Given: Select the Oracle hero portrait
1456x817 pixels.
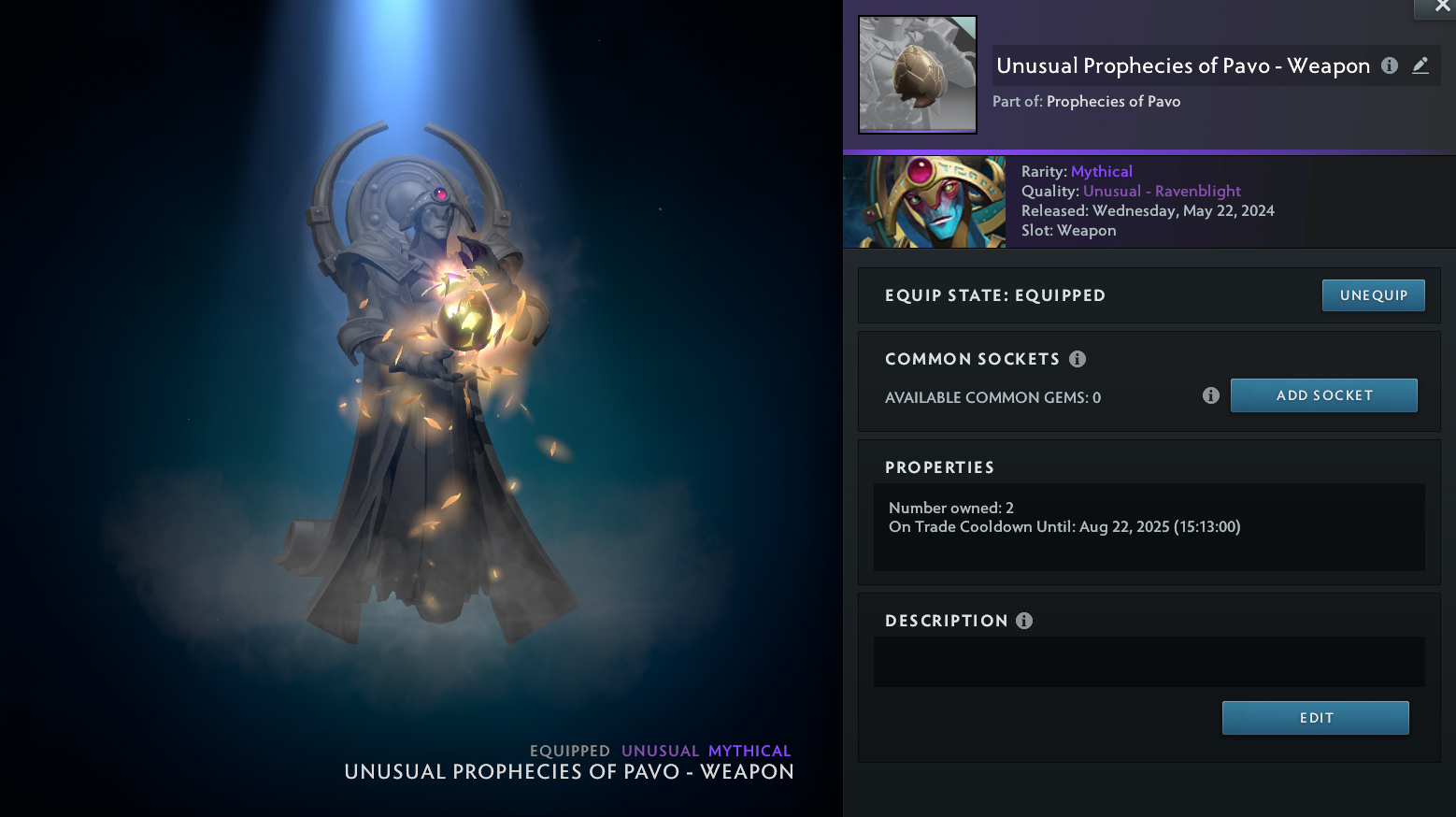Looking at the screenshot, I should point(924,202).
